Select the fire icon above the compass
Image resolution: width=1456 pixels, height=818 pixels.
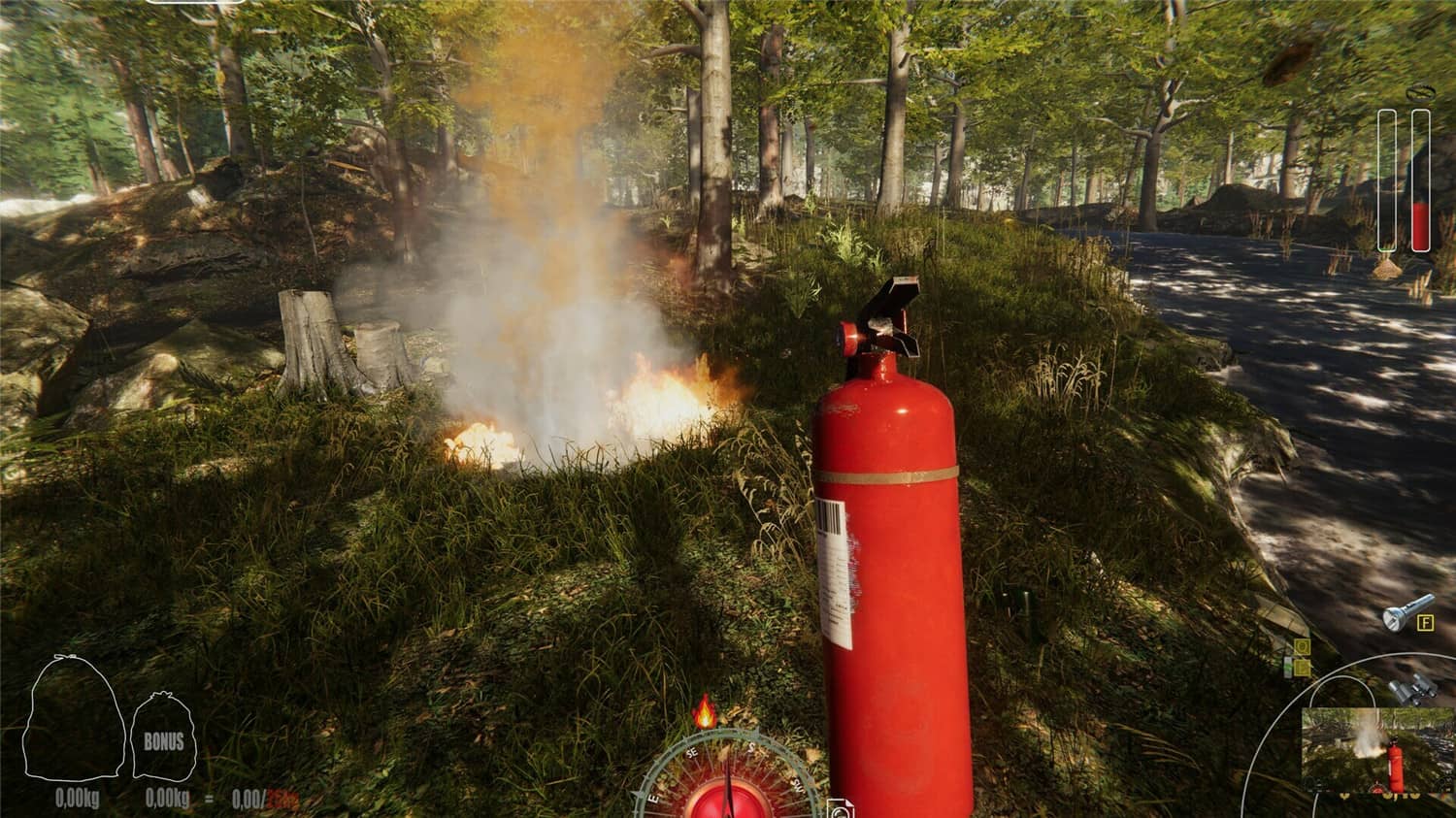pyautogui.click(x=705, y=712)
